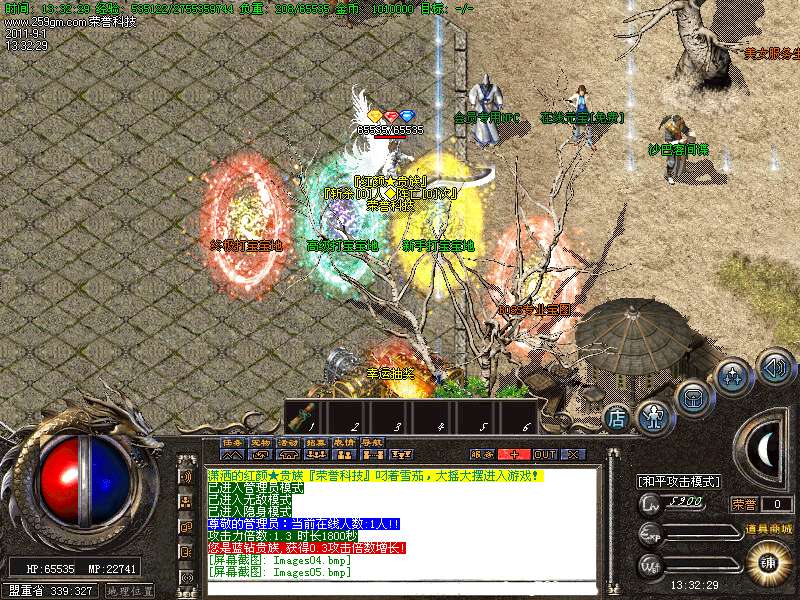This screenshot has height=600, width=800.
Task: Click the 拍卖 auction button
Action: click(316, 441)
